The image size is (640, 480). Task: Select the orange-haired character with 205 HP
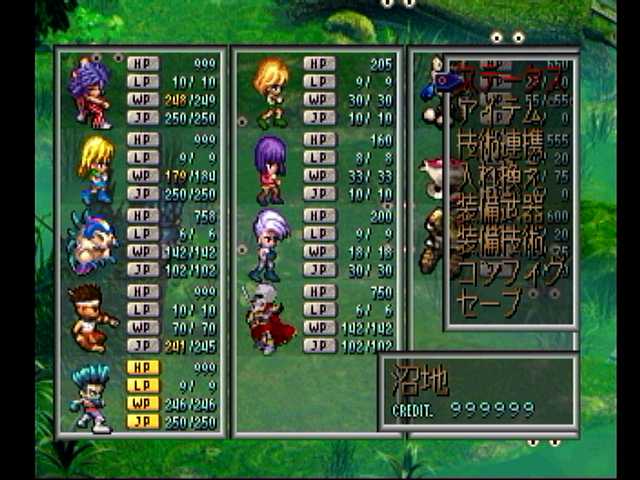coord(271,91)
